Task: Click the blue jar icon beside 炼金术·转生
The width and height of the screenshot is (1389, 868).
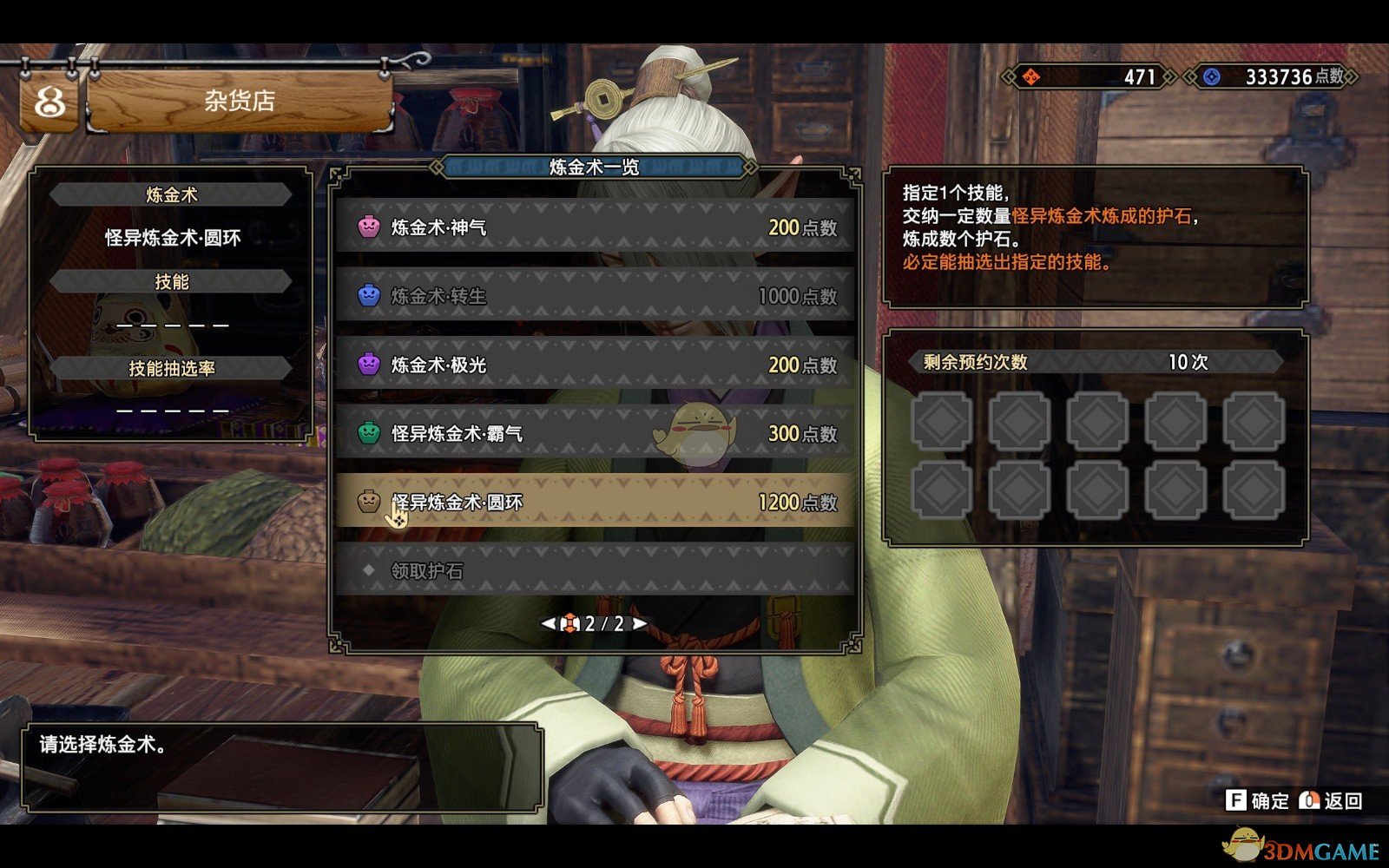Action: [370, 296]
